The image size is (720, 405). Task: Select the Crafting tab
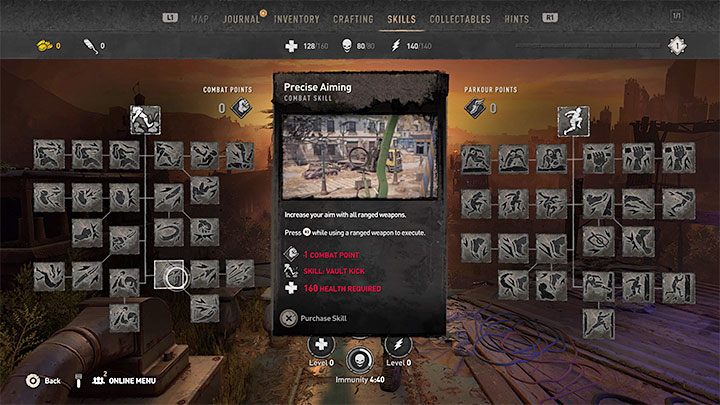[x=352, y=18]
